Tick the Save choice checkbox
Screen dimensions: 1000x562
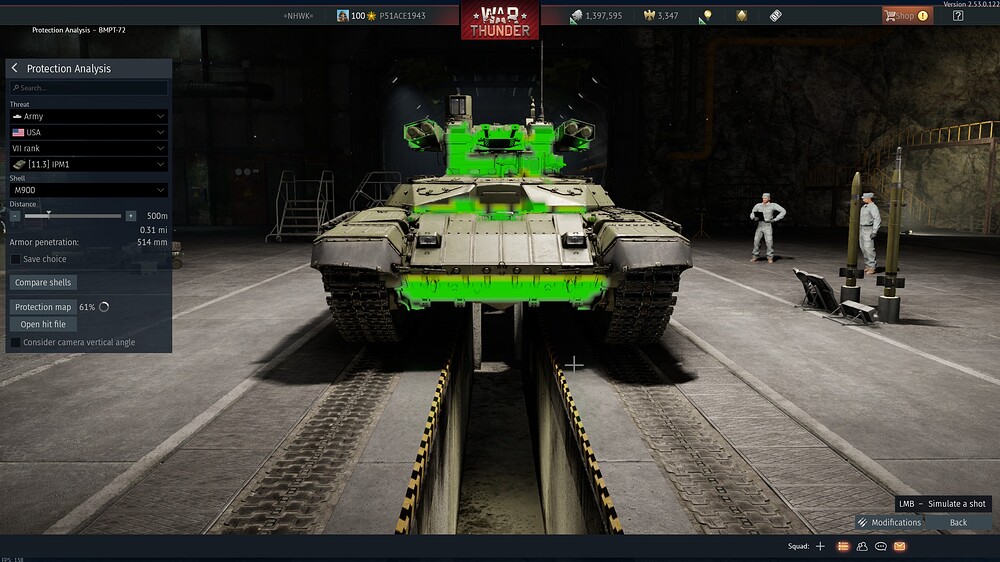(15, 259)
